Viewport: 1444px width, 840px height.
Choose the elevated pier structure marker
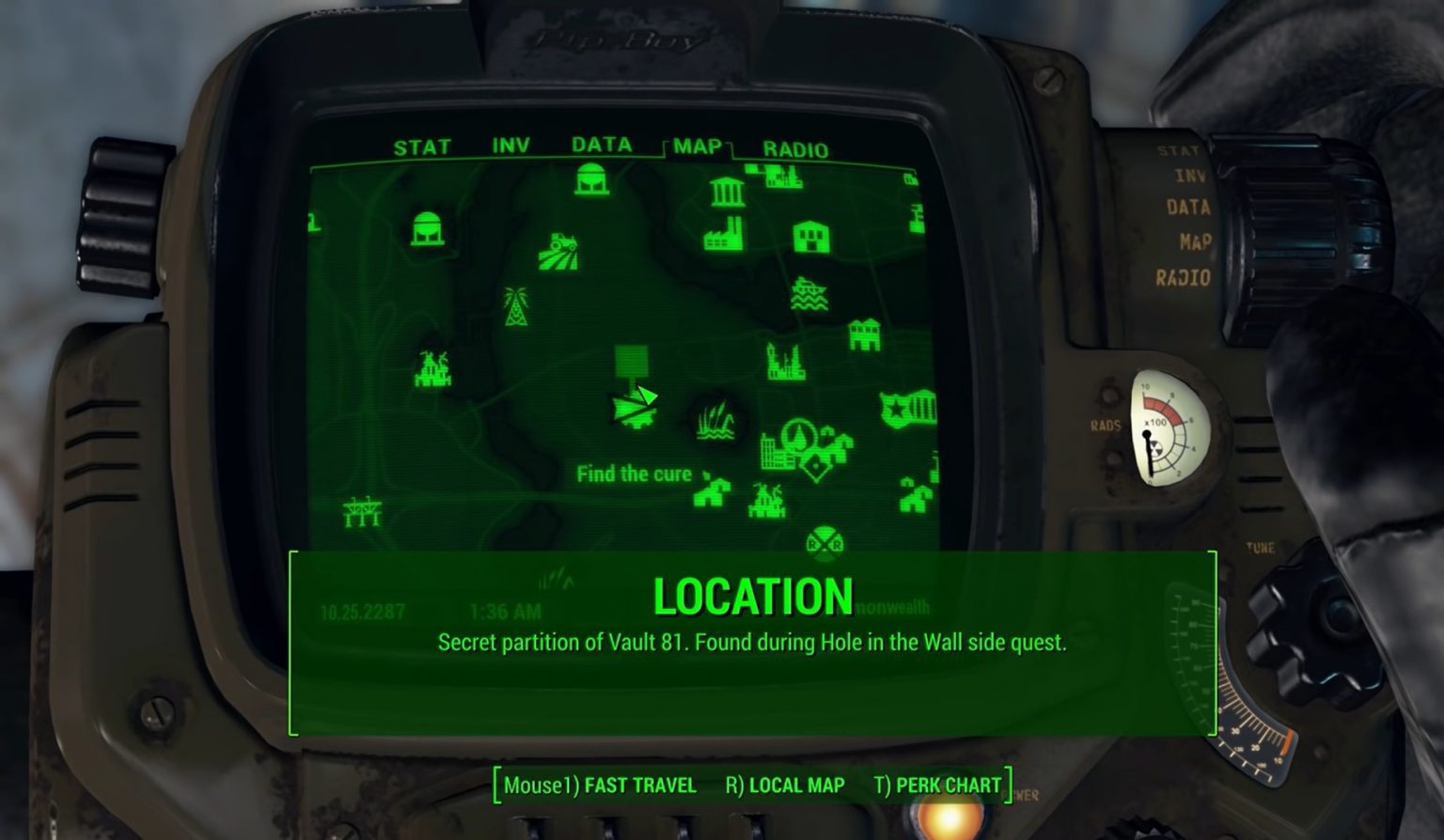coord(362,512)
